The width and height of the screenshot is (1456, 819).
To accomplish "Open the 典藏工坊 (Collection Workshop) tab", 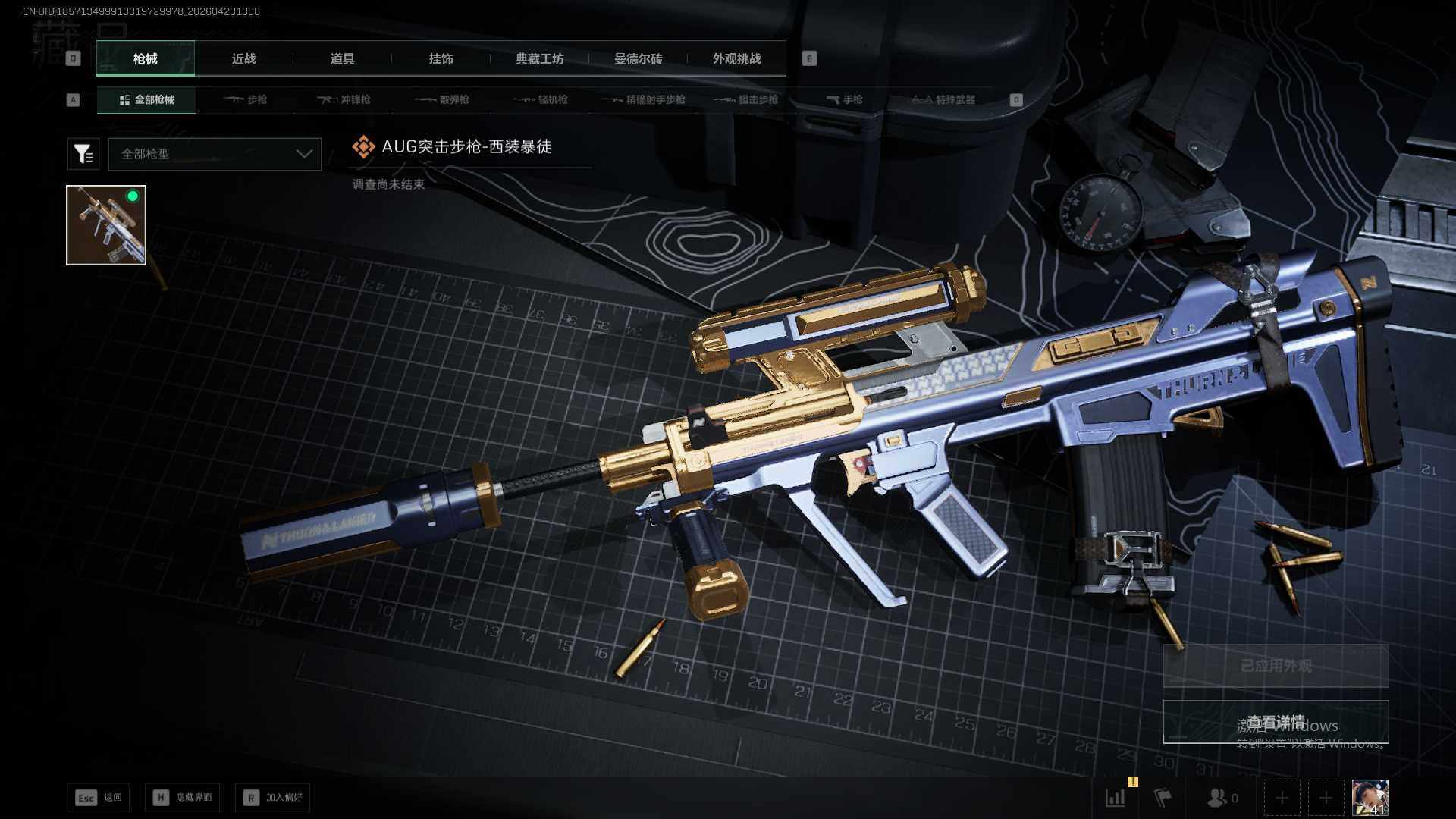I will pos(539,58).
